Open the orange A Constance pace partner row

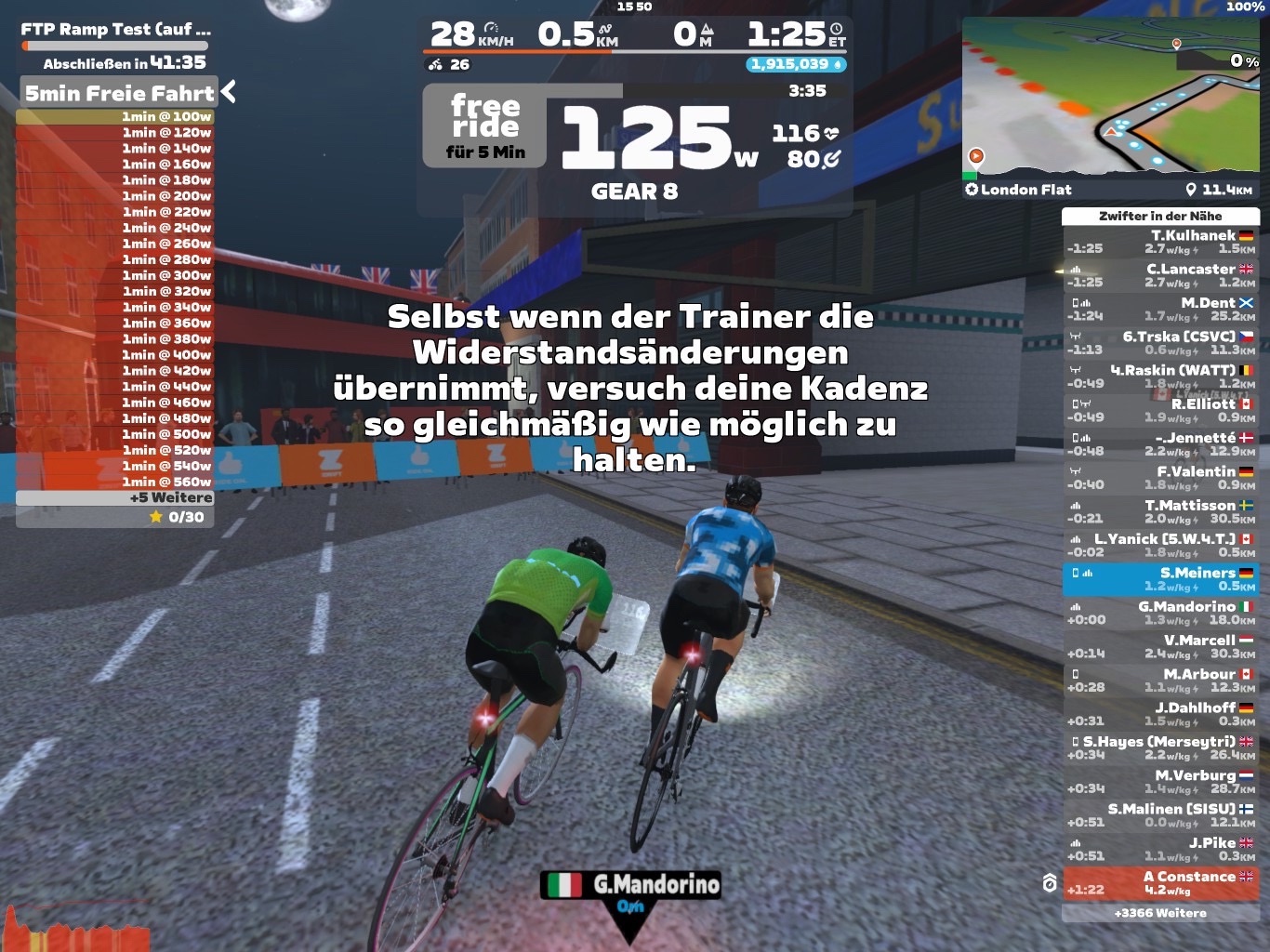[x=1160, y=882]
